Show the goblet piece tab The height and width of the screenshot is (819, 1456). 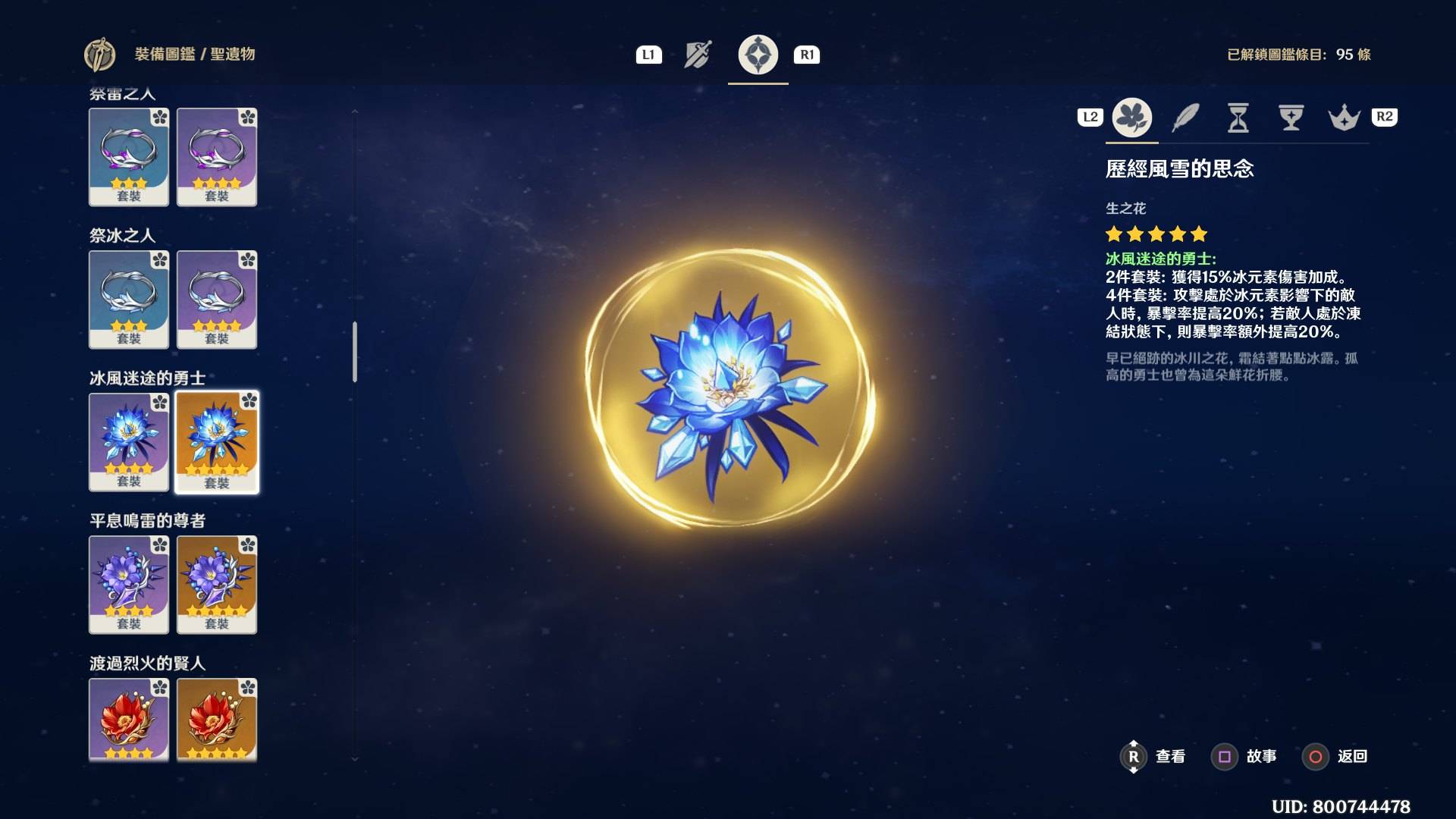click(x=1291, y=118)
